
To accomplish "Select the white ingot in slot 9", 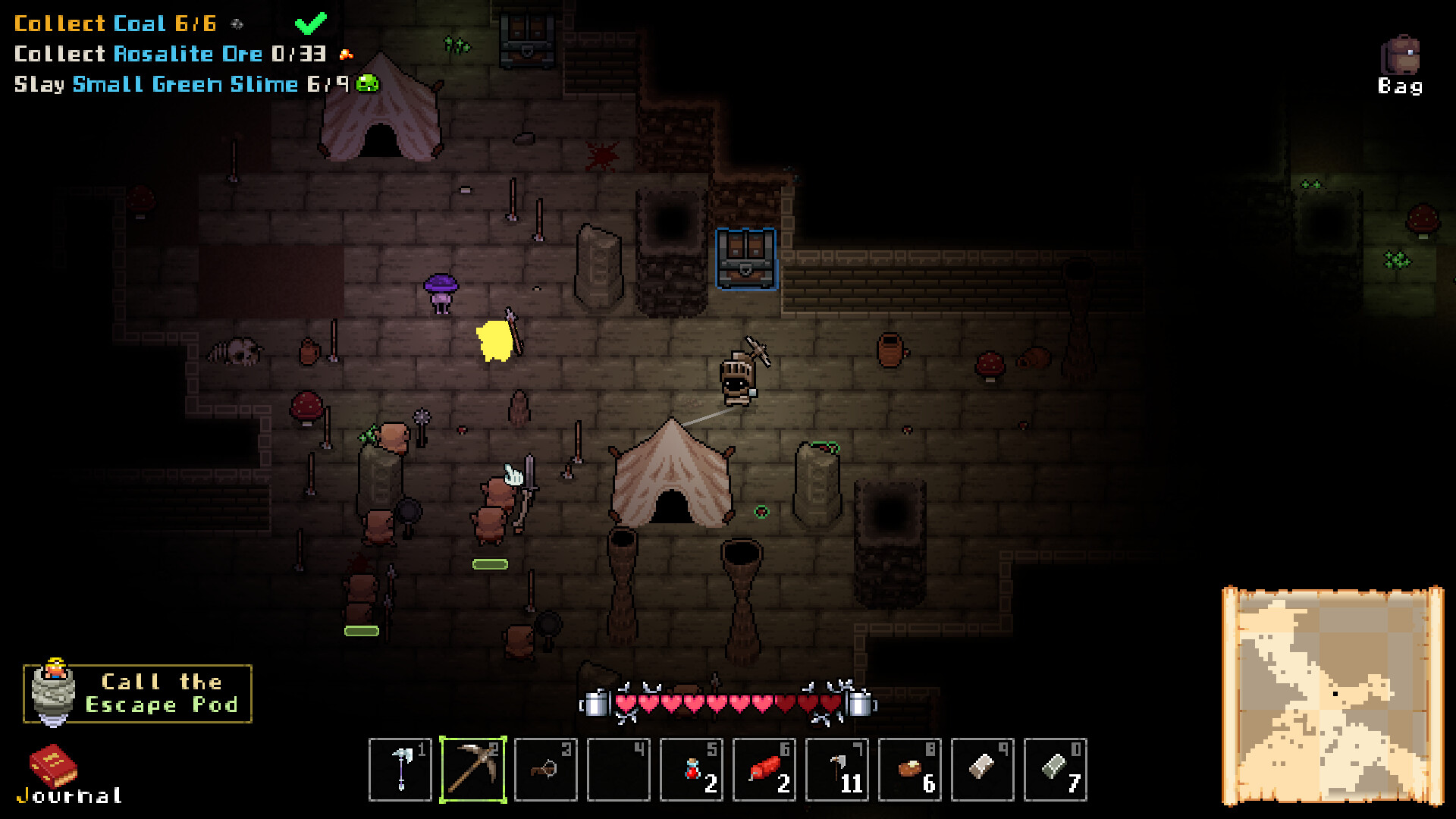I will point(983,770).
